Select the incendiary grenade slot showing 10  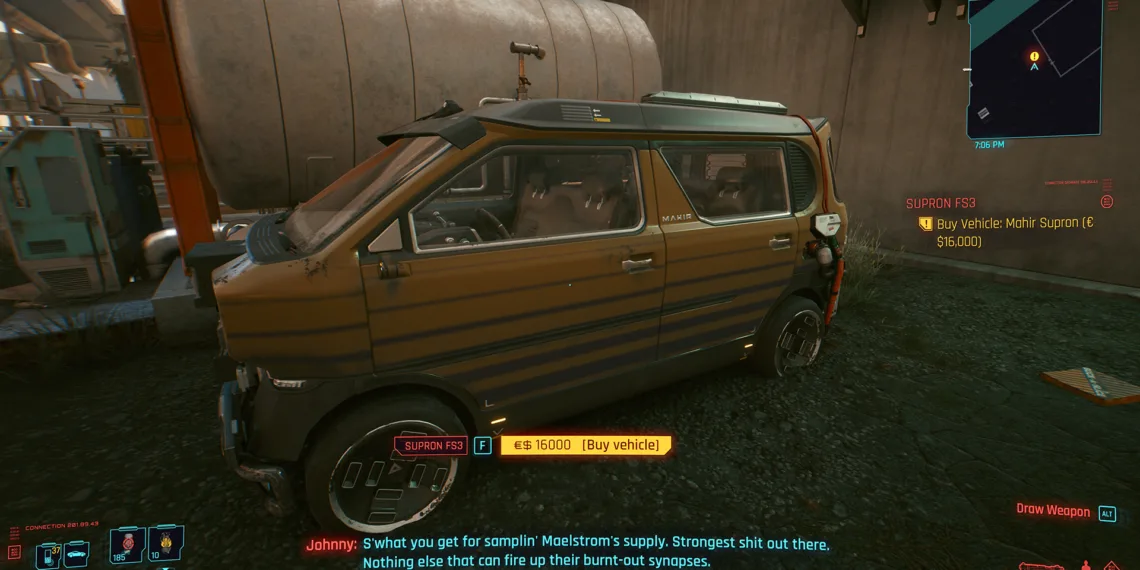click(x=165, y=545)
